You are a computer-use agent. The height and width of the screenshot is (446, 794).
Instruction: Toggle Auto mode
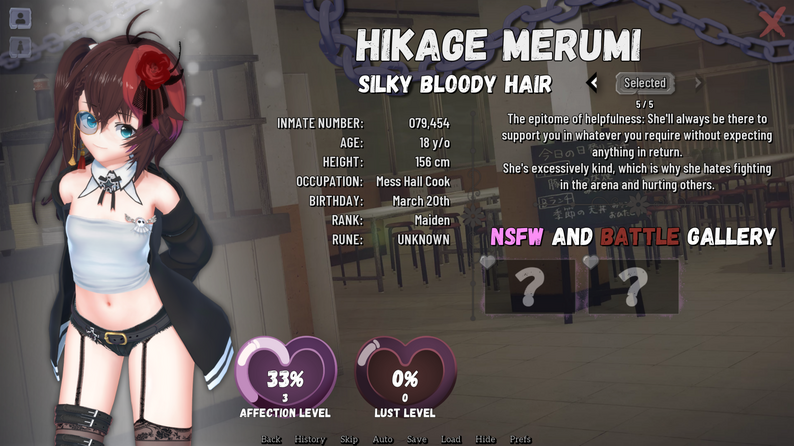point(382,439)
